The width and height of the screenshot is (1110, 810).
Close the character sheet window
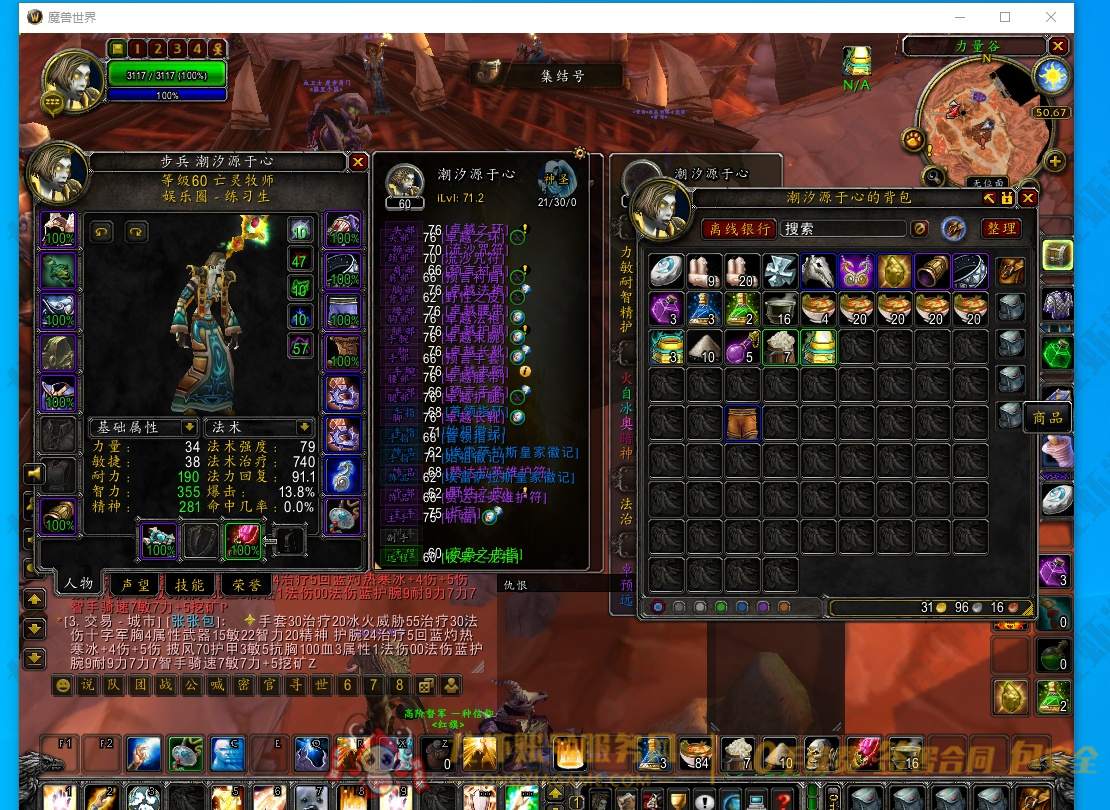[x=358, y=162]
